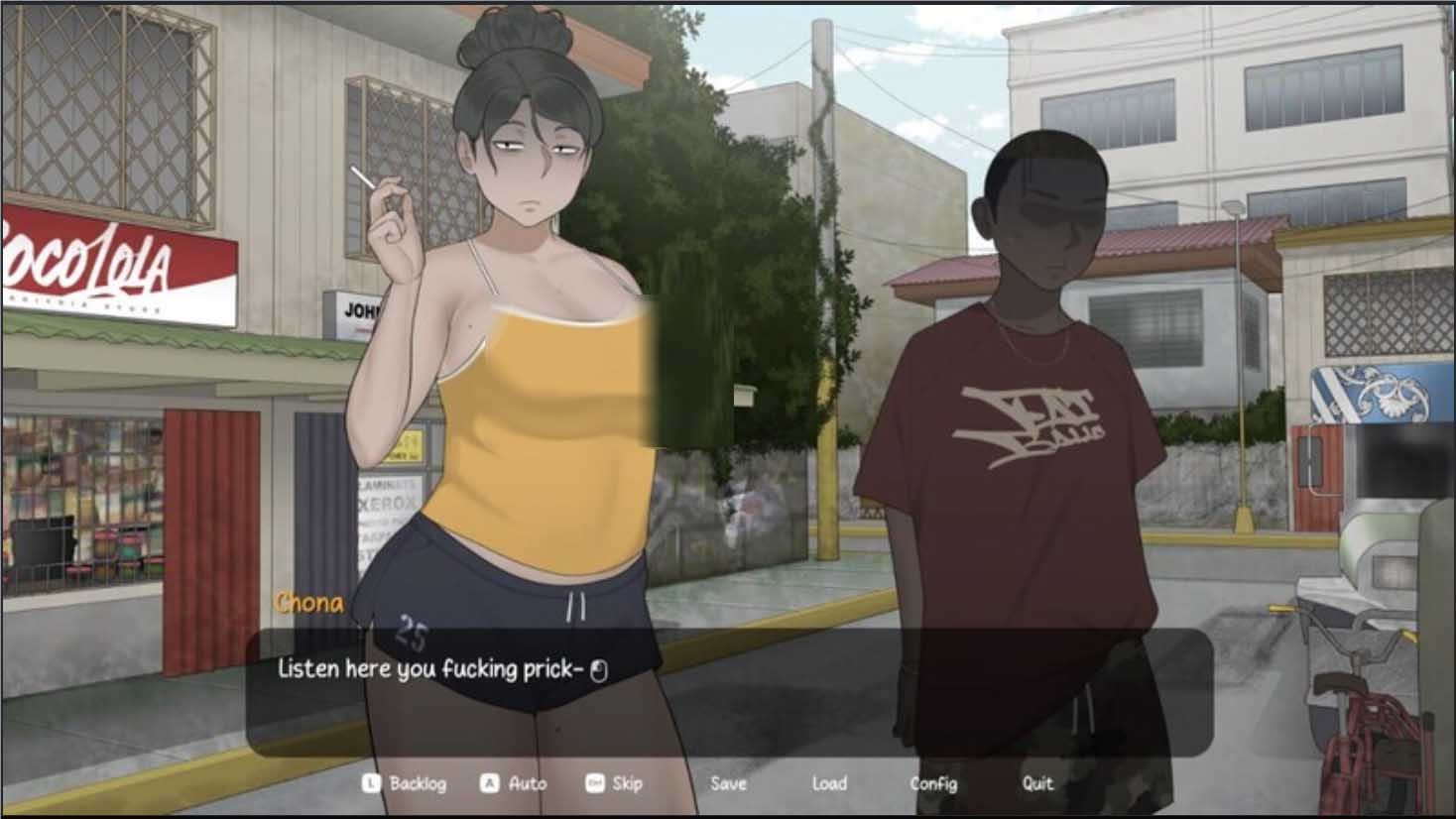This screenshot has height=819, width=1456.
Task: Enable Auto-read mode
Action: point(527,783)
